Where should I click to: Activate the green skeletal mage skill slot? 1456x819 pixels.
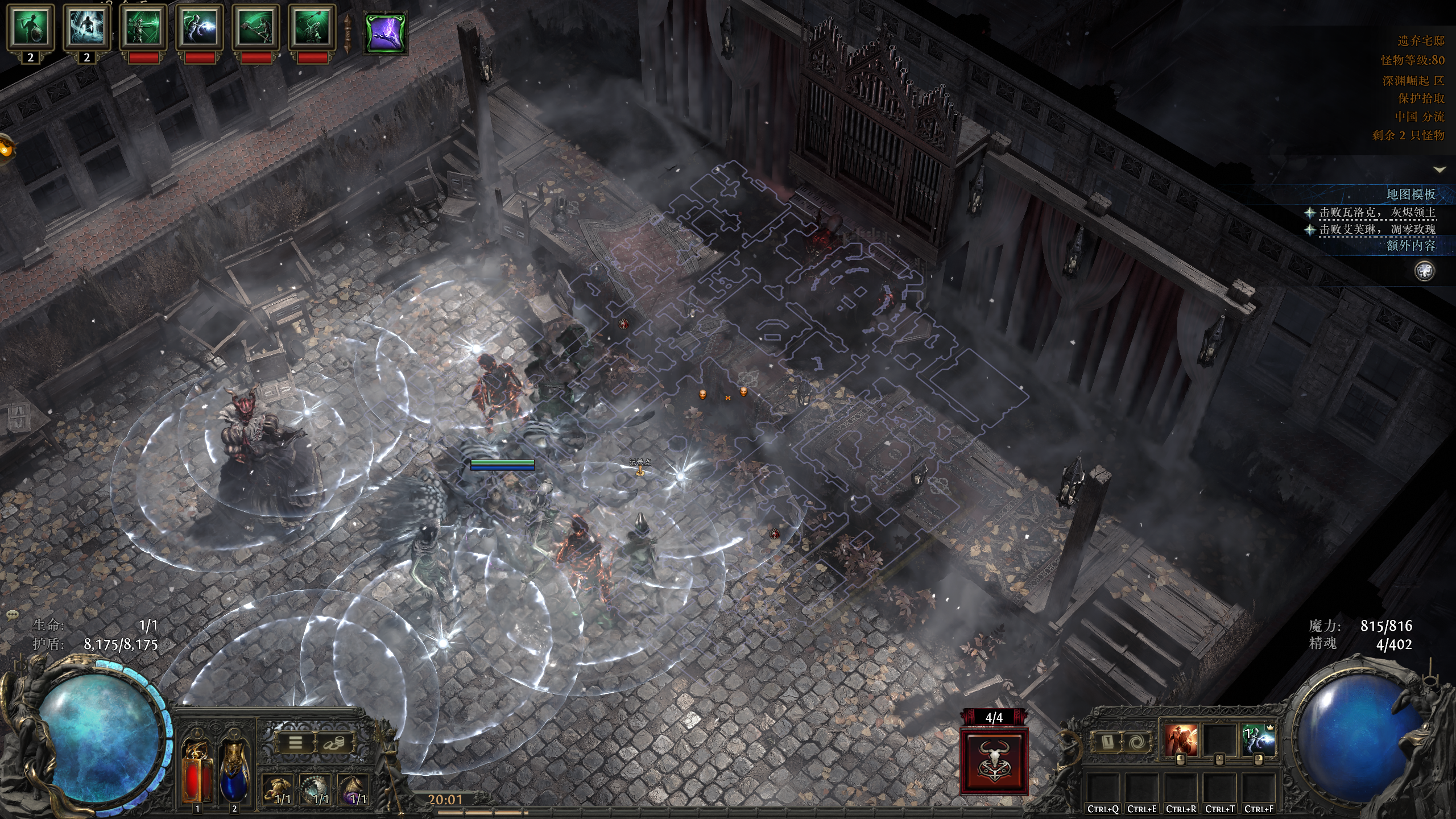click(x=1259, y=741)
